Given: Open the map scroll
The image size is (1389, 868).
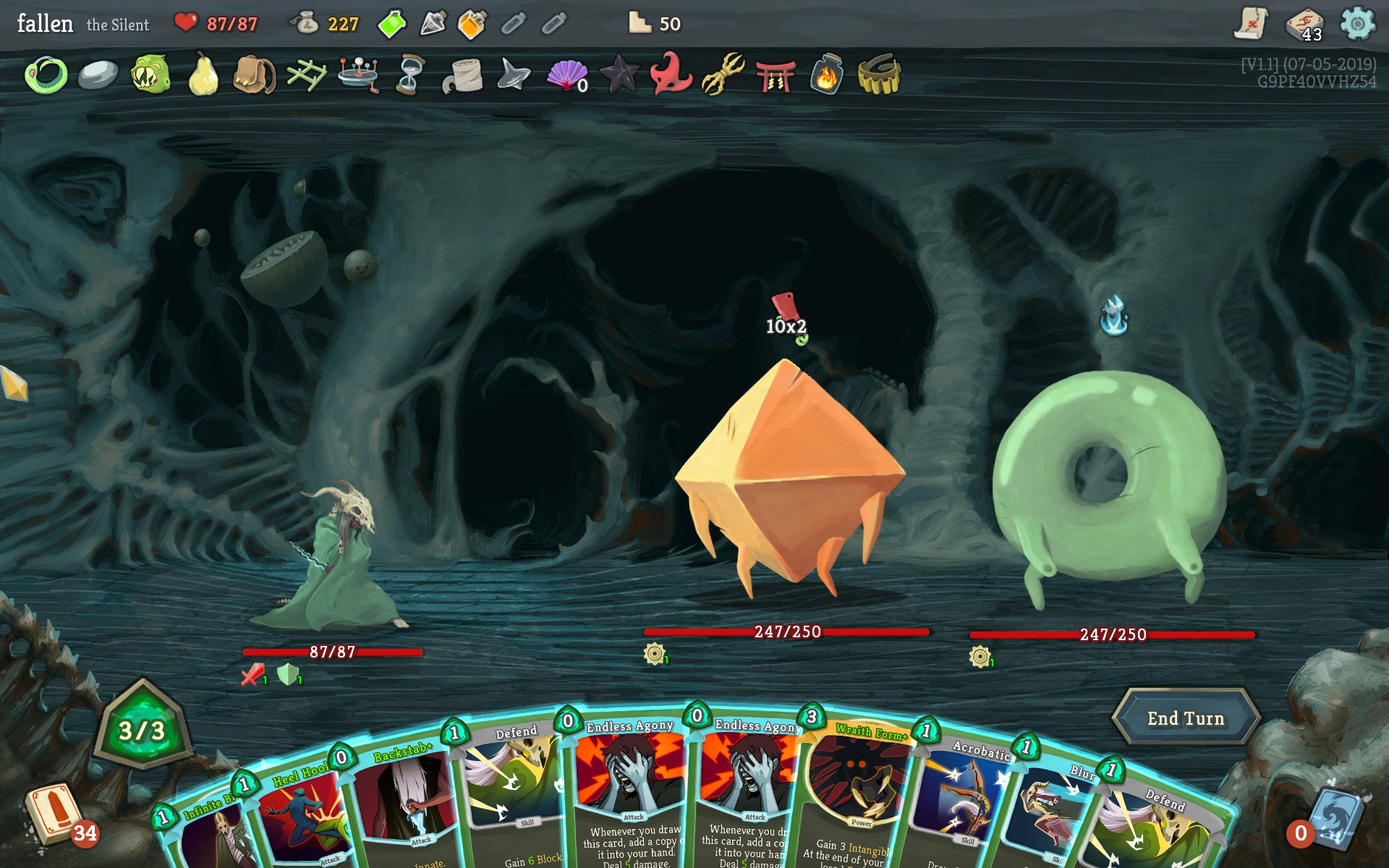Looking at the screenshot, I should (x=1251, y=24).
